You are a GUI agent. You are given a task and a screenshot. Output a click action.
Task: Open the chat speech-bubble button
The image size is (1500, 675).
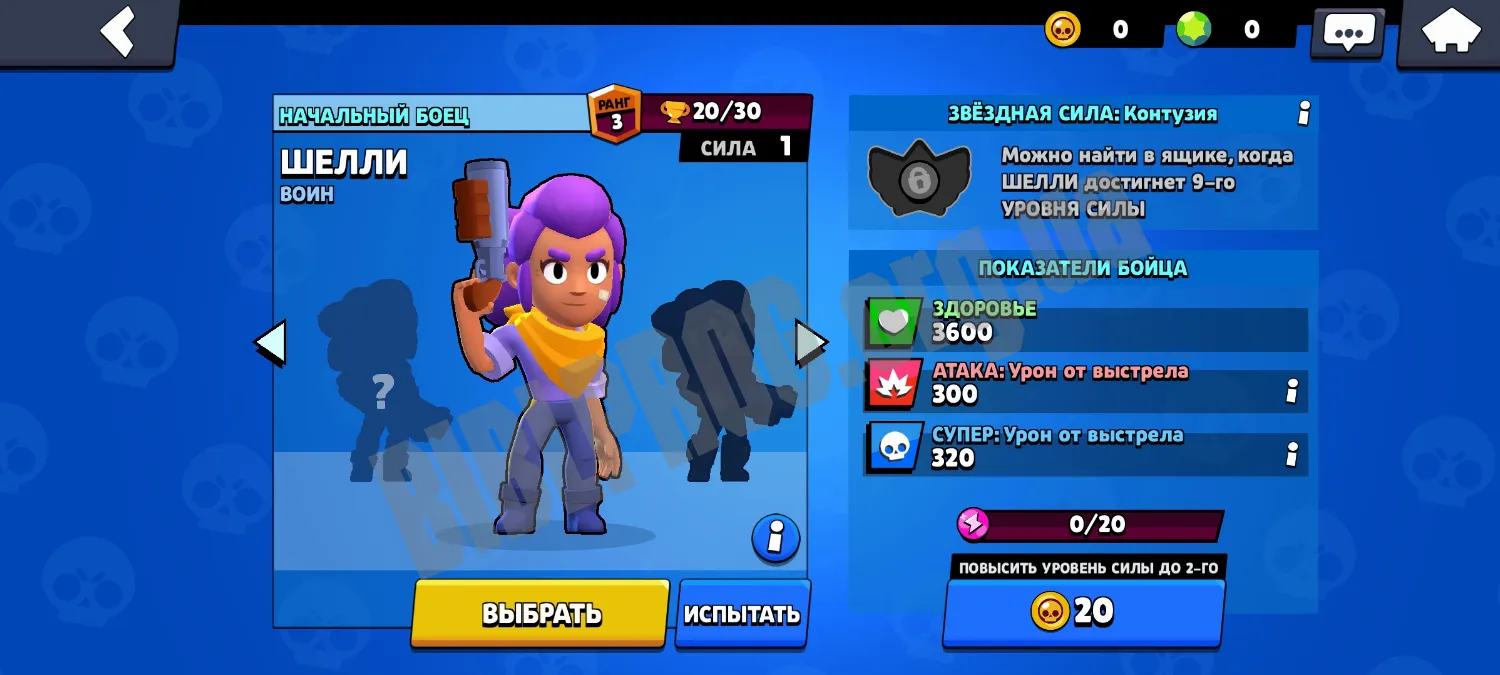coord(1347,32)
